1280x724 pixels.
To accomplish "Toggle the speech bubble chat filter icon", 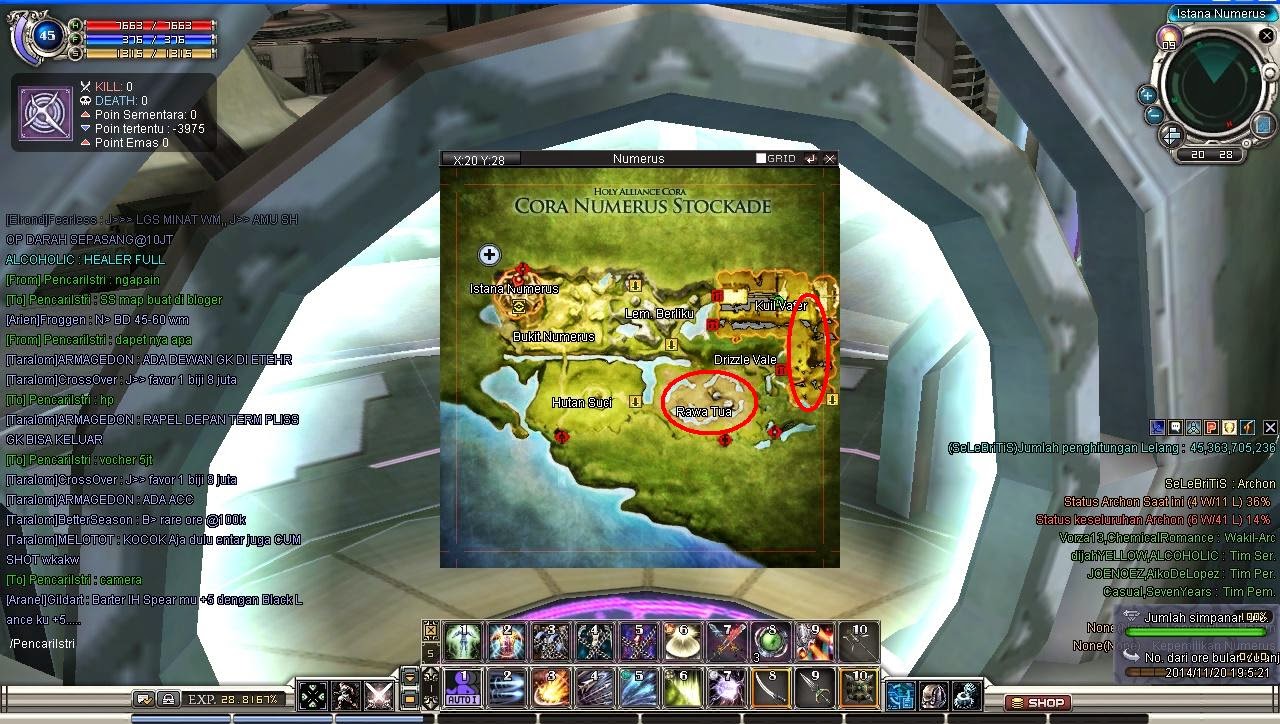I will point(1177,427).
